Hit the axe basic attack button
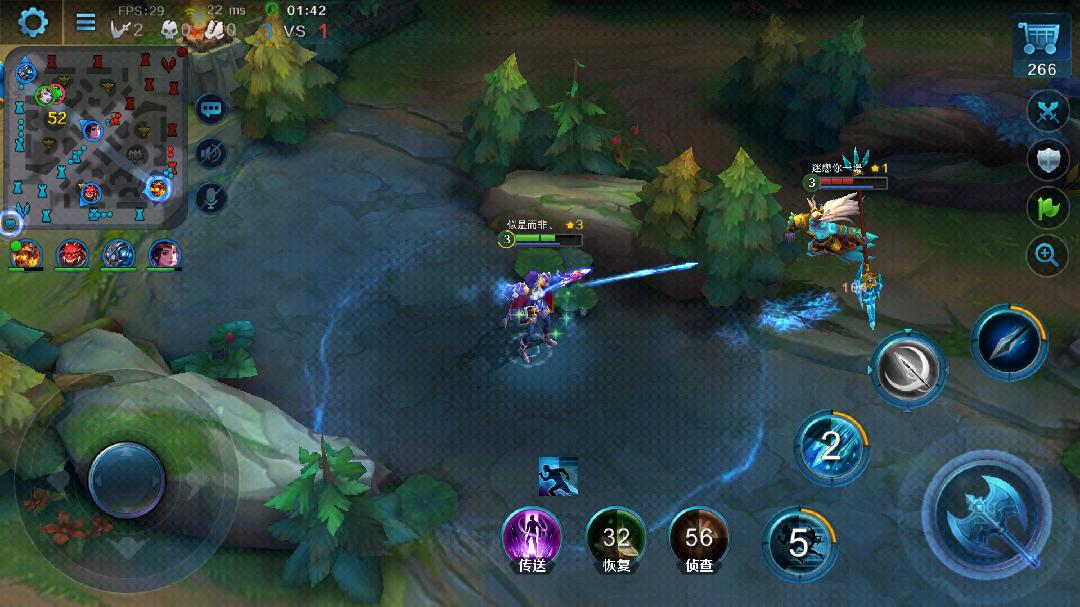 pos(985,516)
